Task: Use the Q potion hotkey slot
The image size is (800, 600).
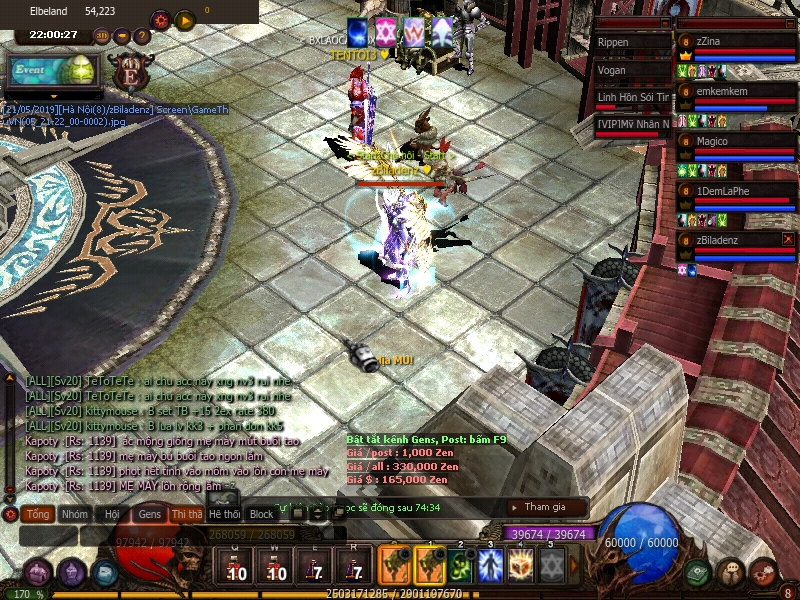Action: point(236,567)
